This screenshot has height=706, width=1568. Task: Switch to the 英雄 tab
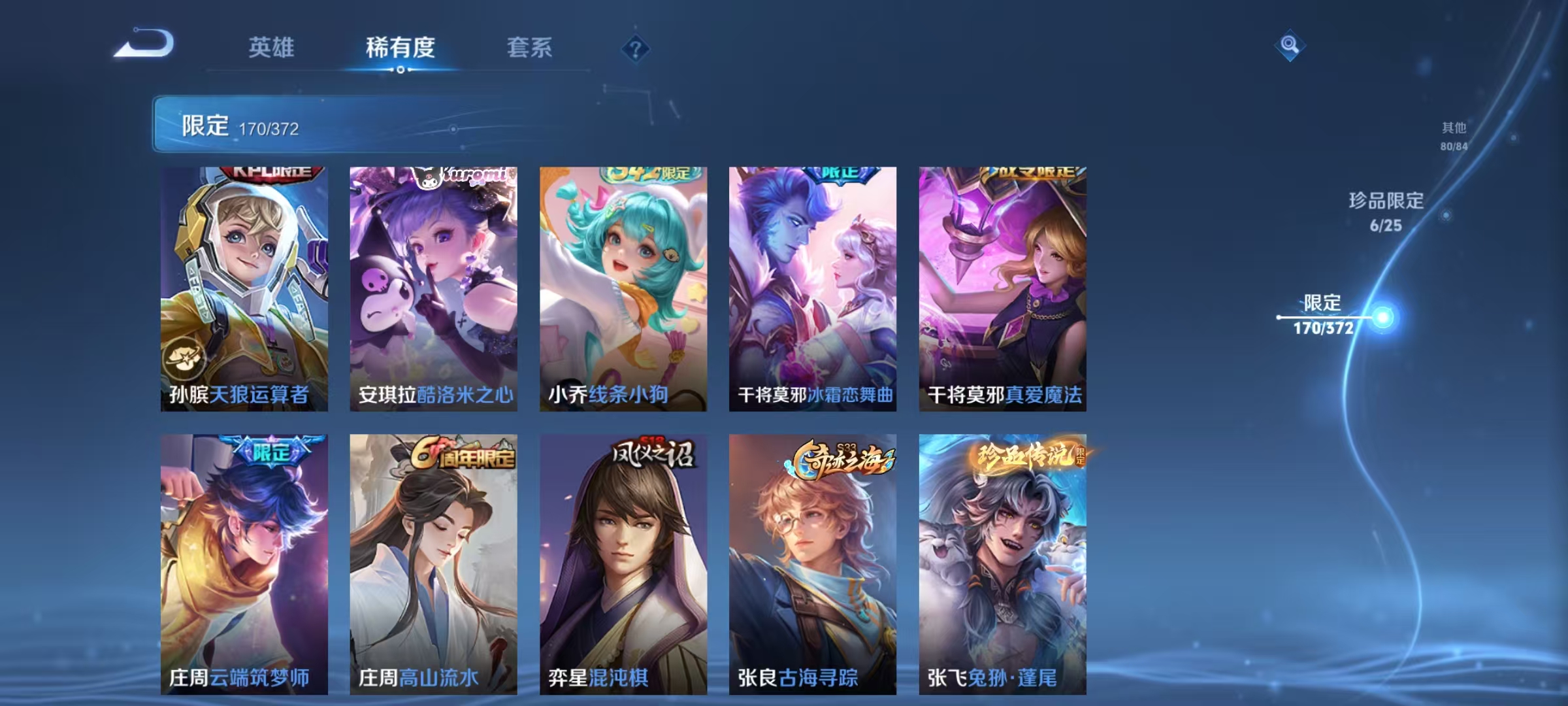click(x=270, y=46)
